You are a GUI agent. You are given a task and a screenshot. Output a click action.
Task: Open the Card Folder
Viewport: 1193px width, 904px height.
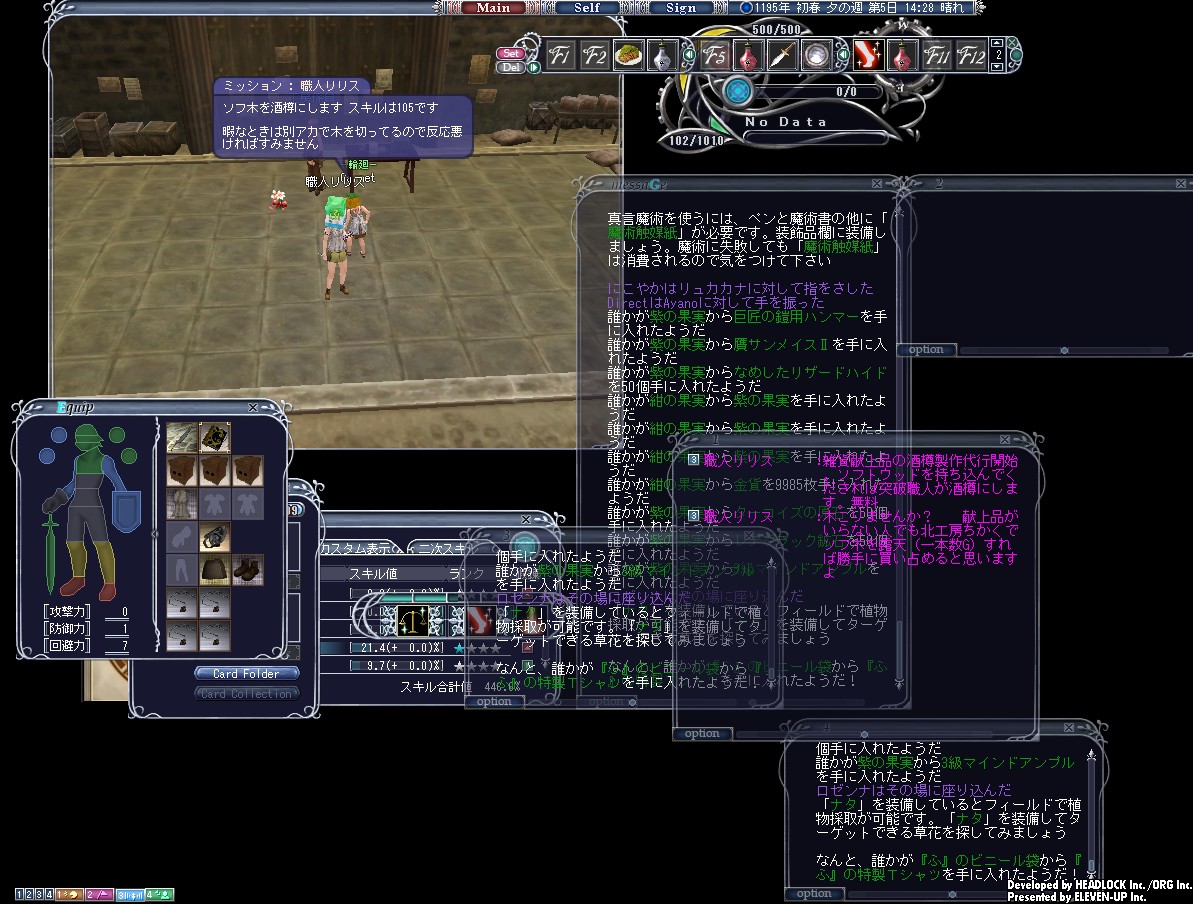click(245, 674)
